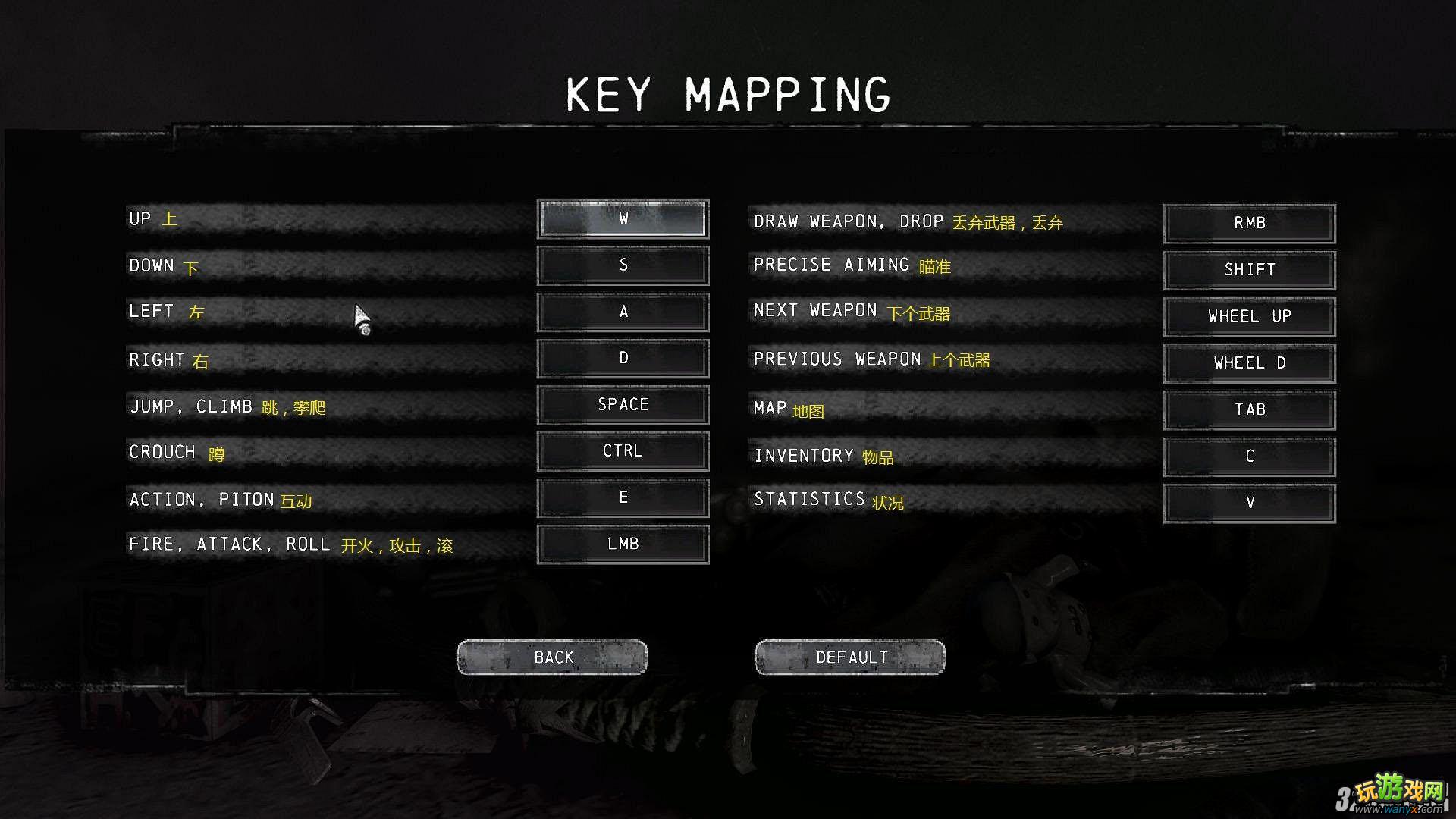Select the Action, Piton key E
Viewport: 1456px width, 819px height.
623,497
